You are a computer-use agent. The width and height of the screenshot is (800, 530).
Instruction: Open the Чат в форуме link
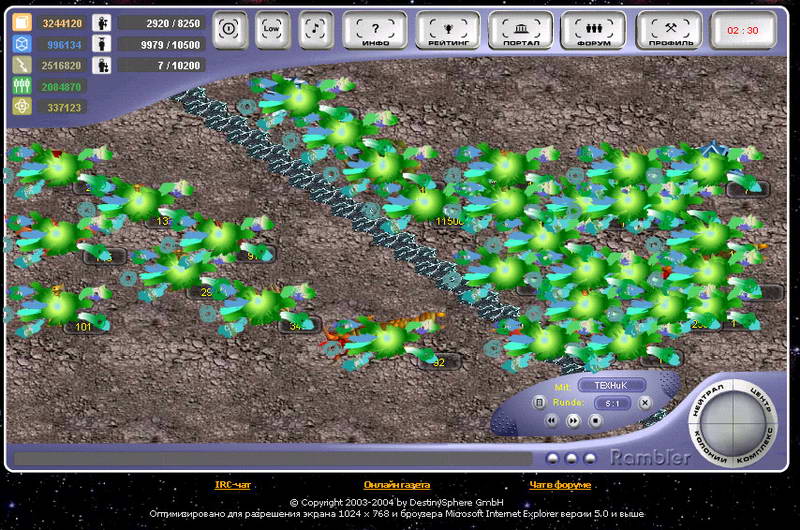click(x=560, y=485)
